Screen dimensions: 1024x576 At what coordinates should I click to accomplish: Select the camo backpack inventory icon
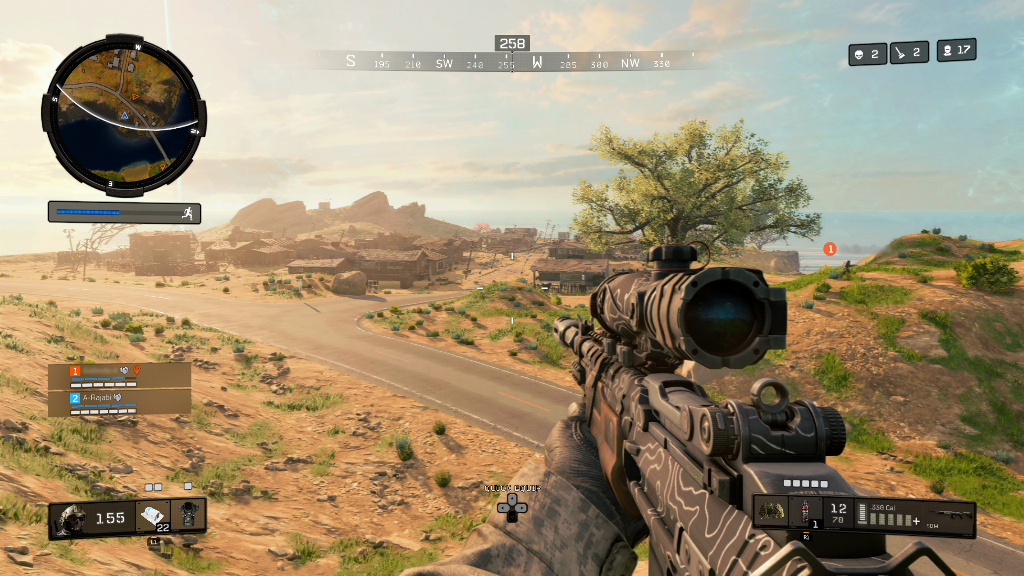(770, 512)
